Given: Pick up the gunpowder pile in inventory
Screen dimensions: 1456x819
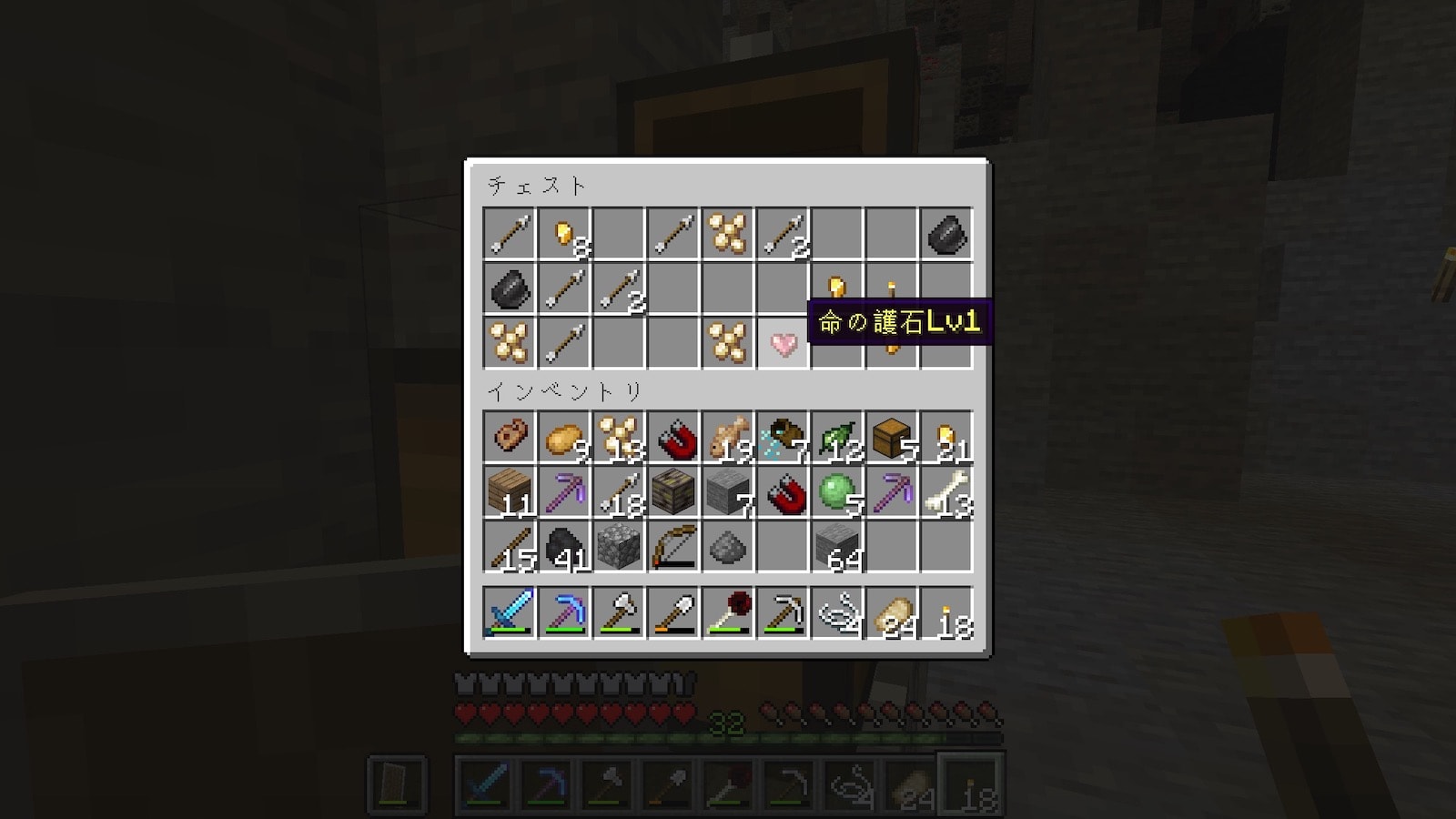Looking at the screenshot, I should (x=728, y=546).
